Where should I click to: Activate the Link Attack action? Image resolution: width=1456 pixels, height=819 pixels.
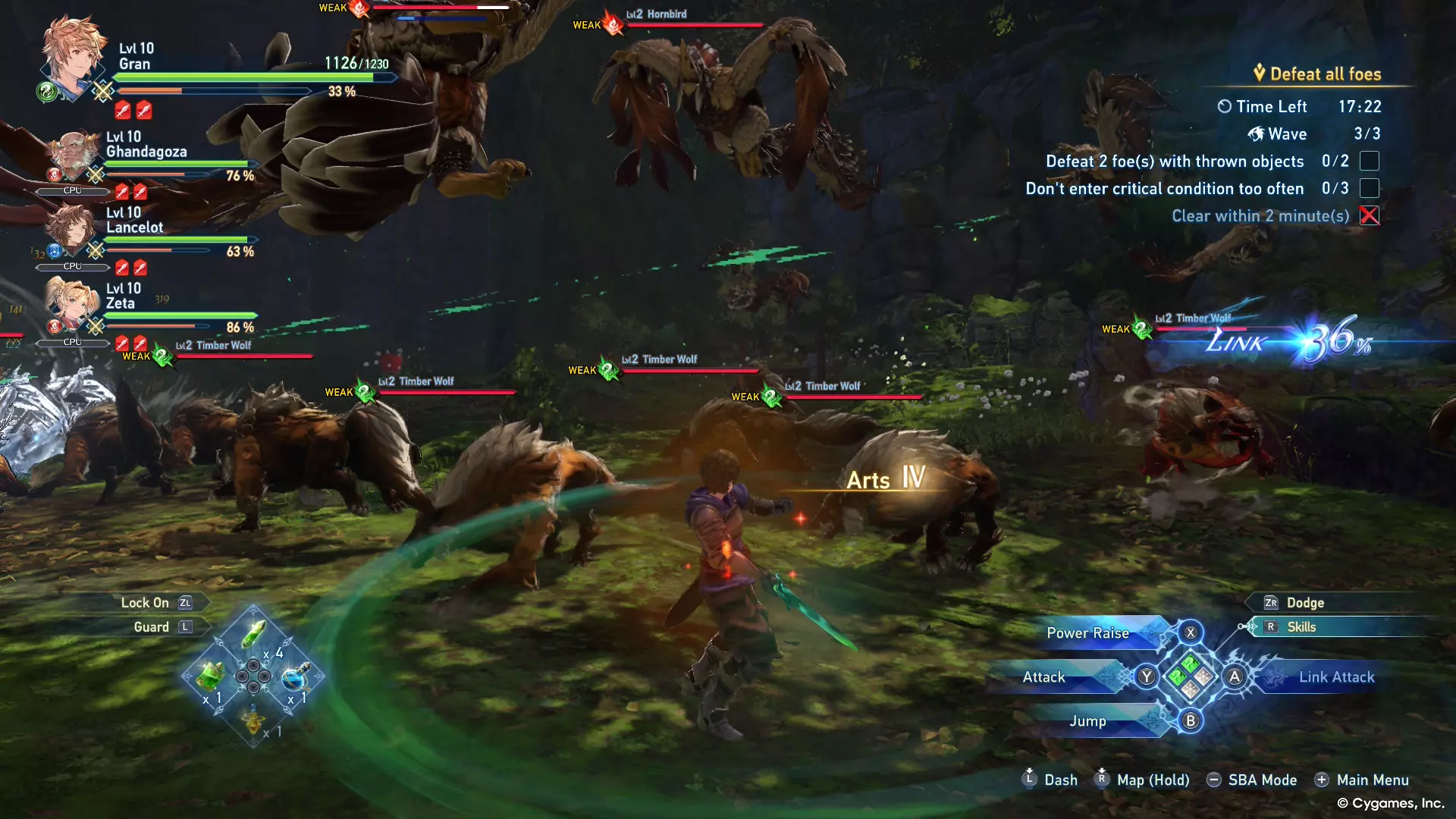coord(1336,677)
